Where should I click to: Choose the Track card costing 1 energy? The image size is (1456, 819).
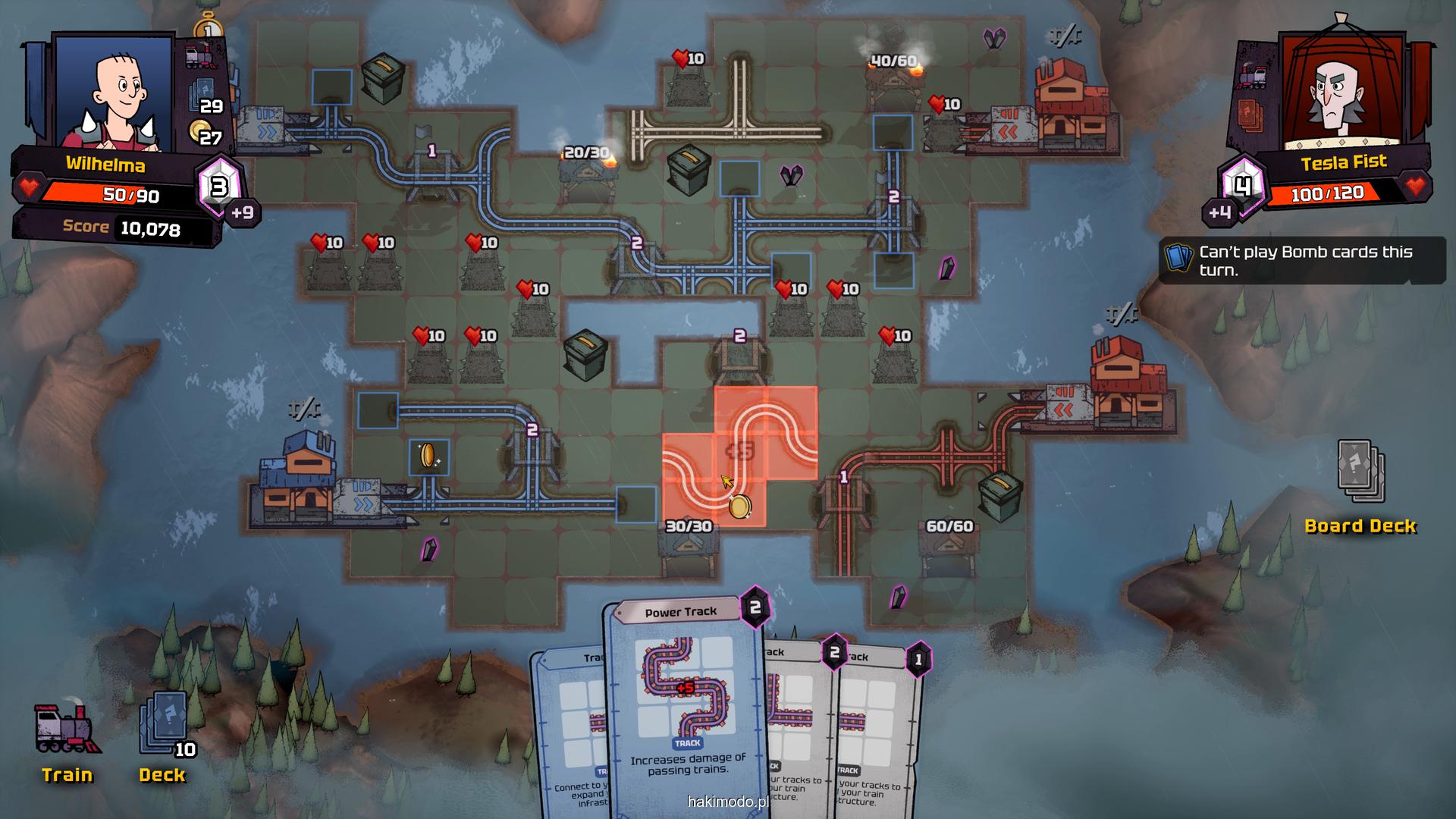880,728
